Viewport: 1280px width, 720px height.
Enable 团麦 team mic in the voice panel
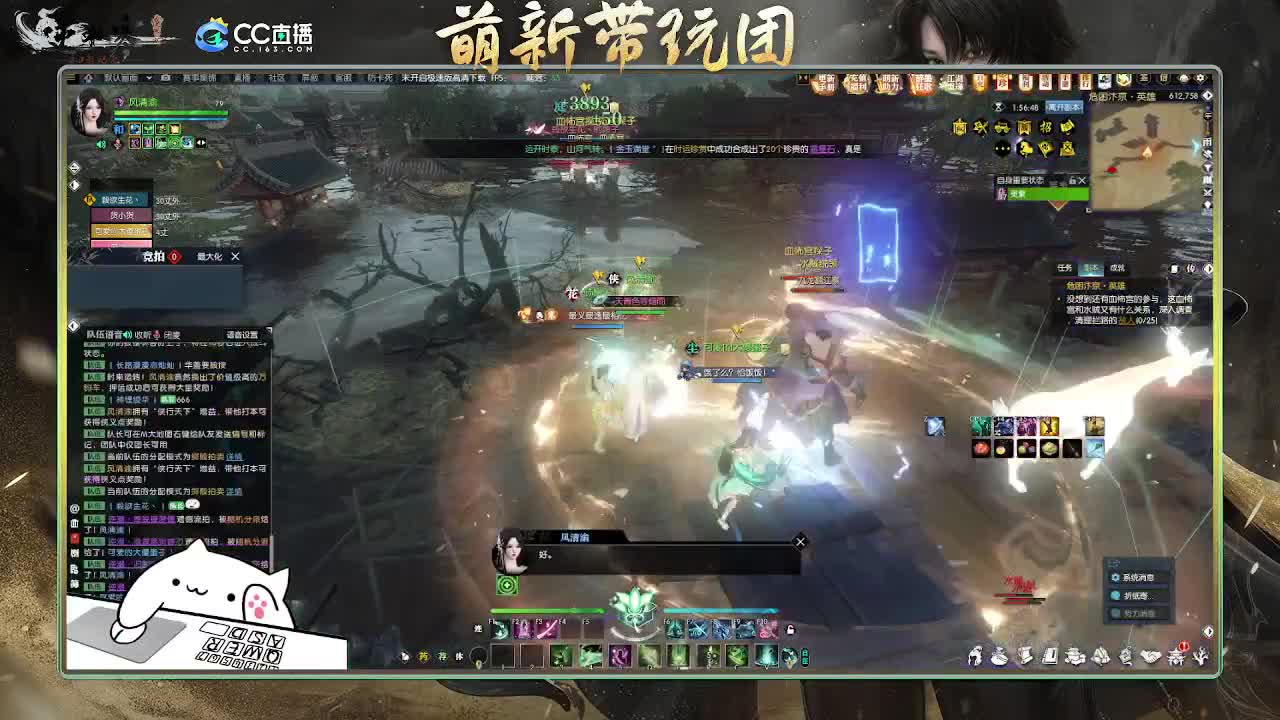pyautogui.click(x=173, y=334)
